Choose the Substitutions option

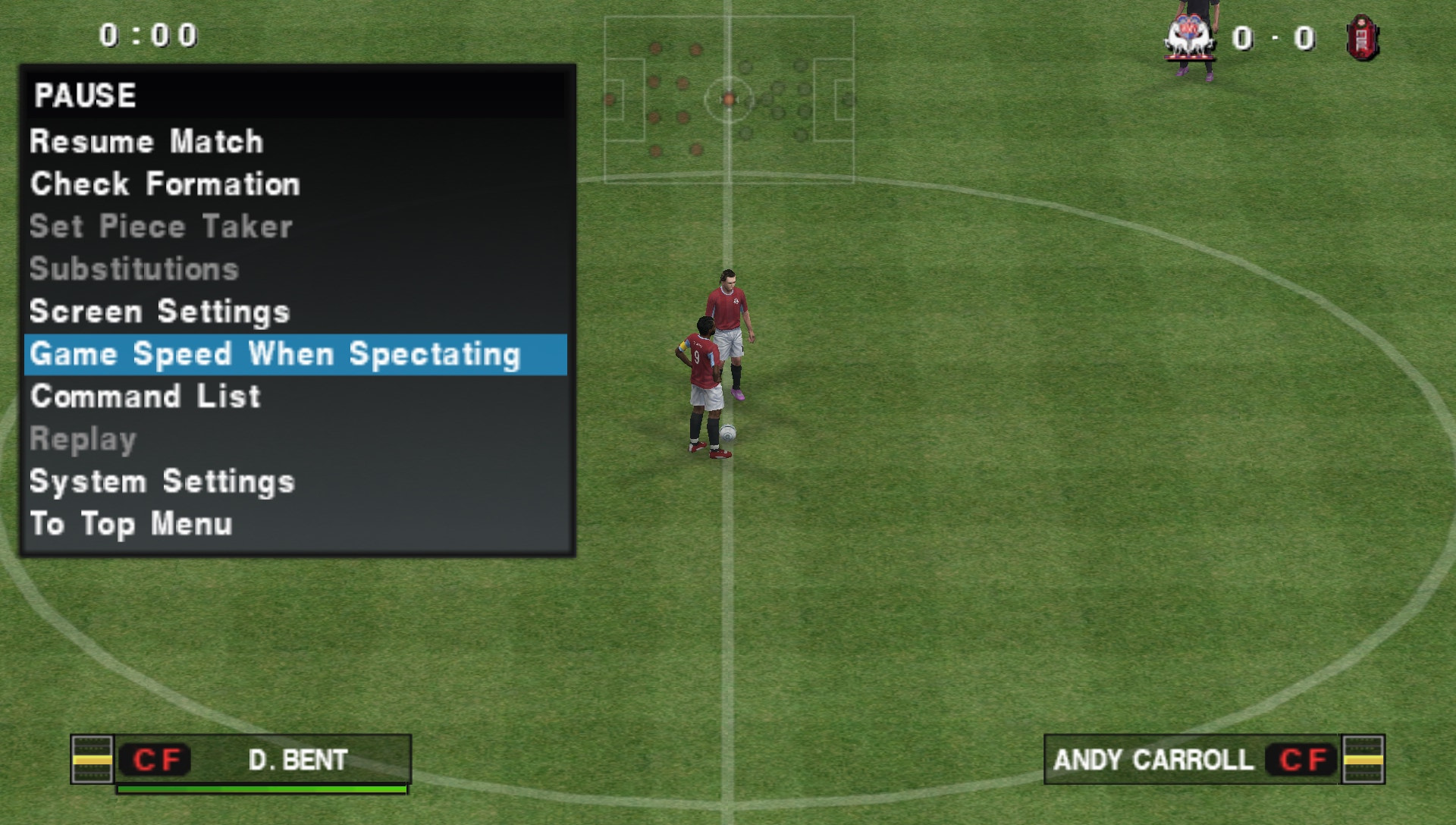(x=134, y=269)
